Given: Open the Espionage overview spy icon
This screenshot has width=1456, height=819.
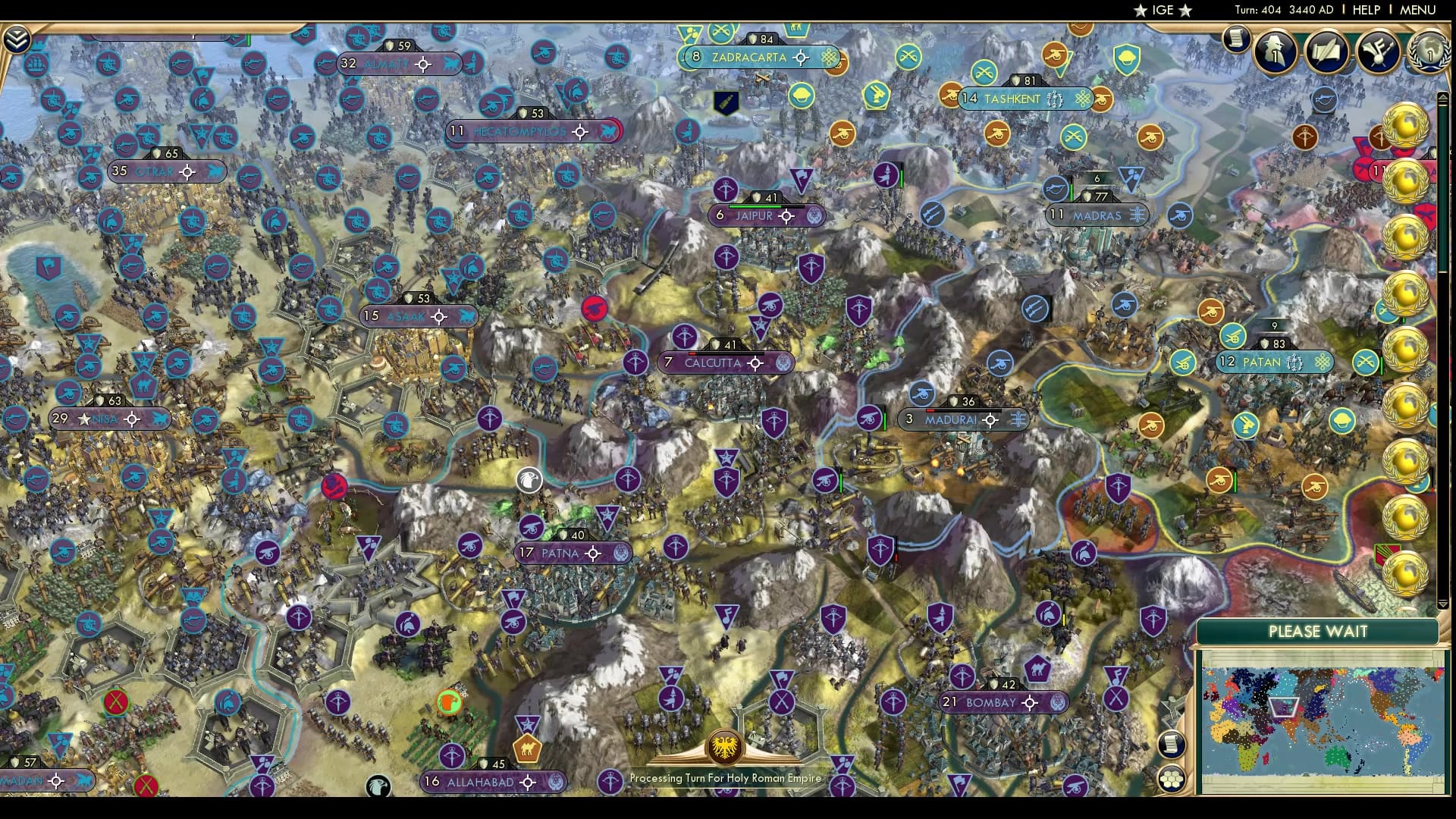Looking at the screenshot, I should point(1274,52).
